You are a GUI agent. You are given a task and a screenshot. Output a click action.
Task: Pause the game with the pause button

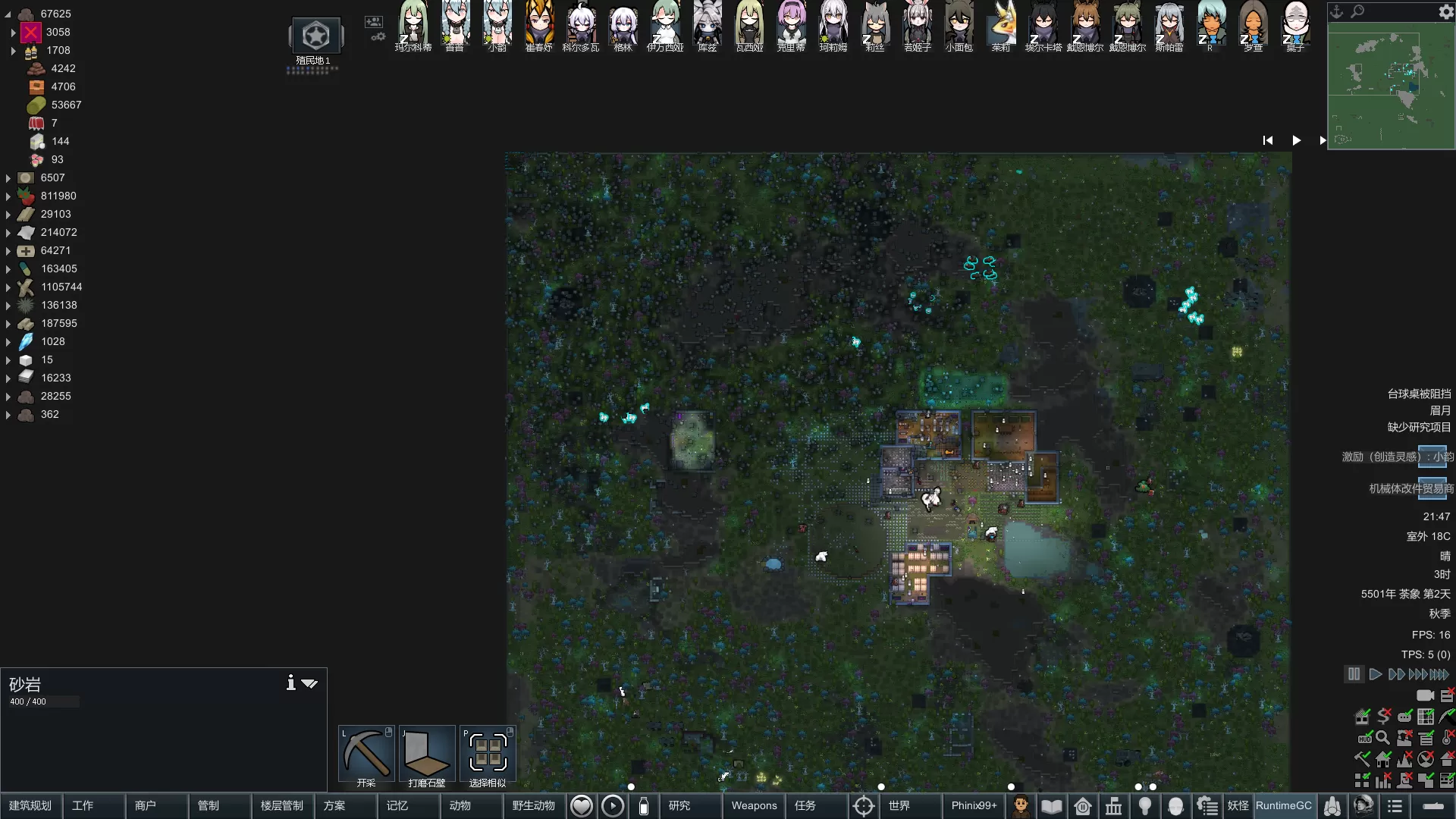tap(1354, 674)
